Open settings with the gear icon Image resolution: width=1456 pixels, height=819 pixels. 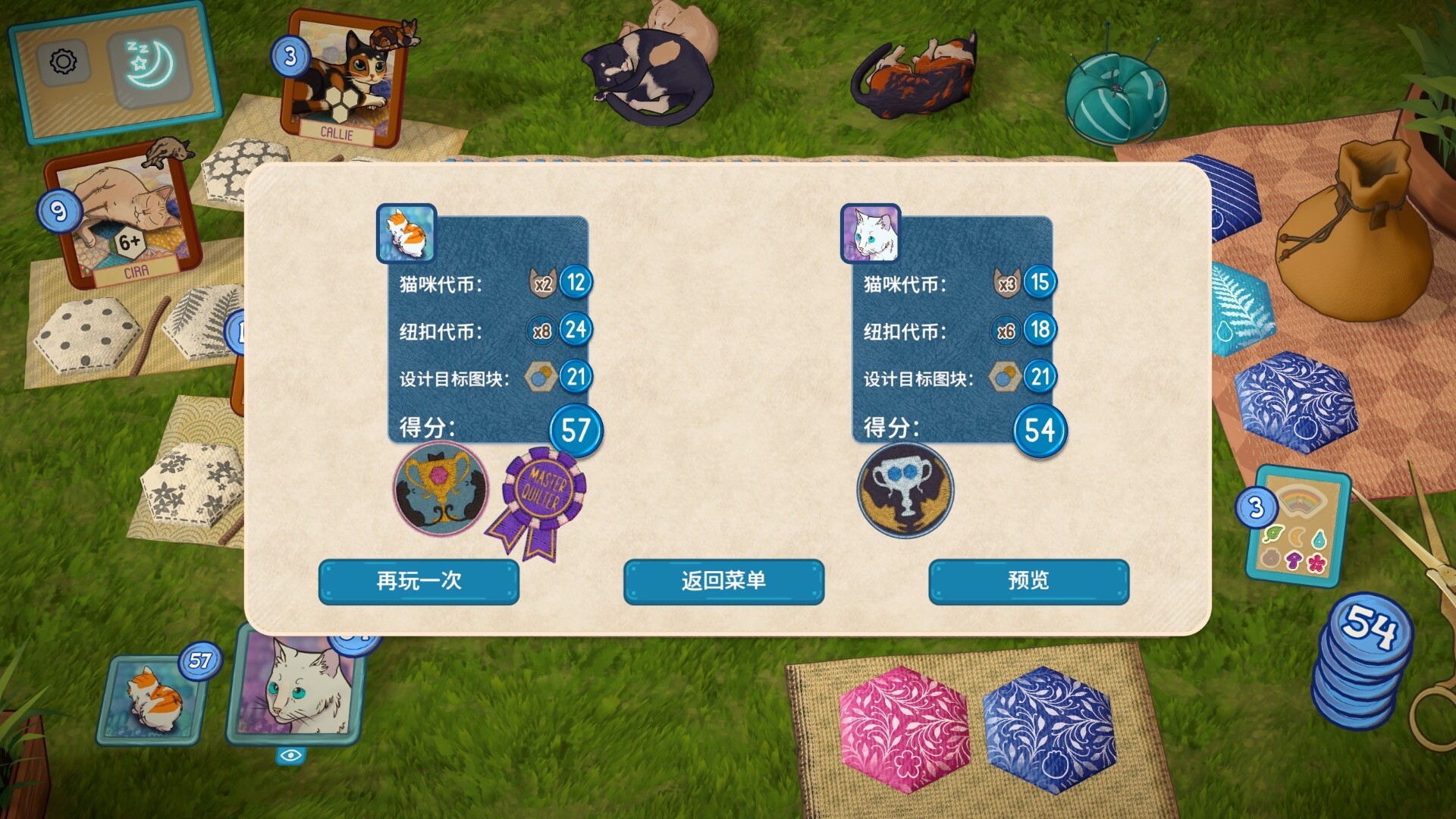64,61
